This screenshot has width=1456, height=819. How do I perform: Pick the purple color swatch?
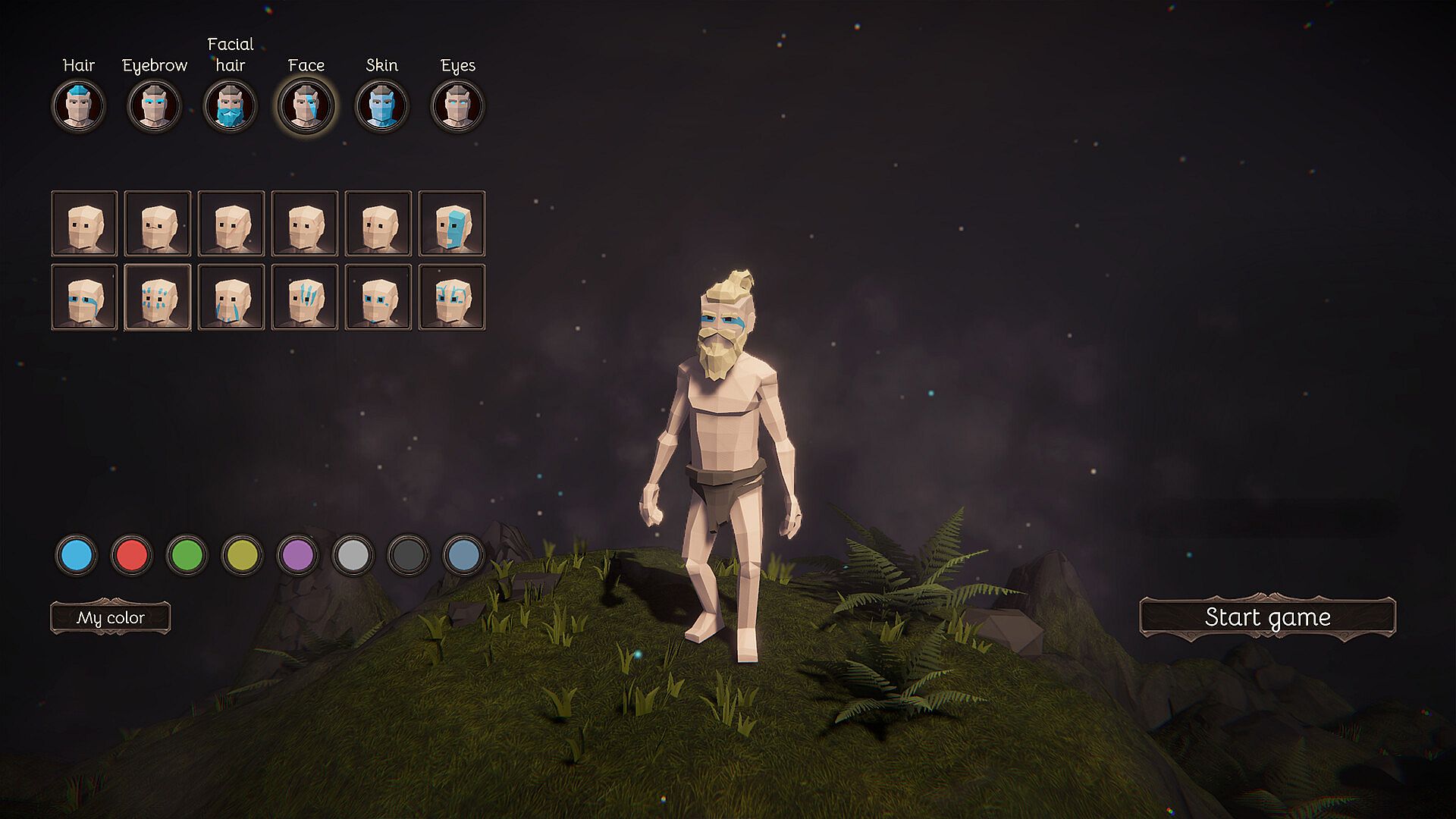[x=298, y=555]
